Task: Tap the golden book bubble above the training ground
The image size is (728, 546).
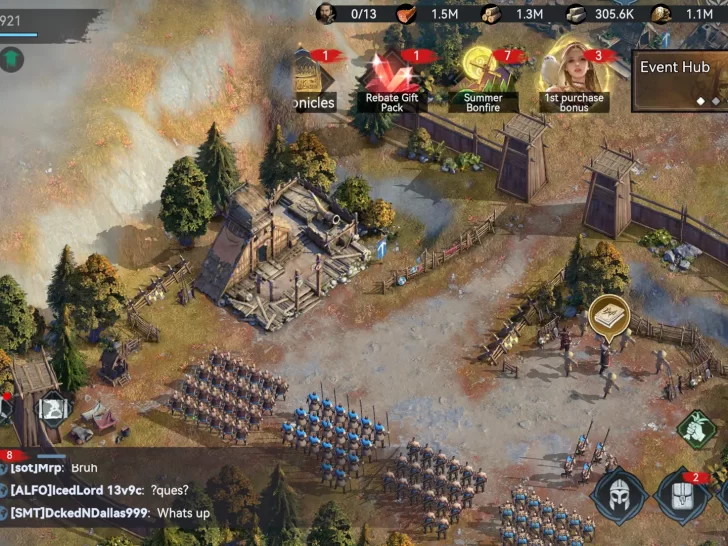Action: pos(609,315)
